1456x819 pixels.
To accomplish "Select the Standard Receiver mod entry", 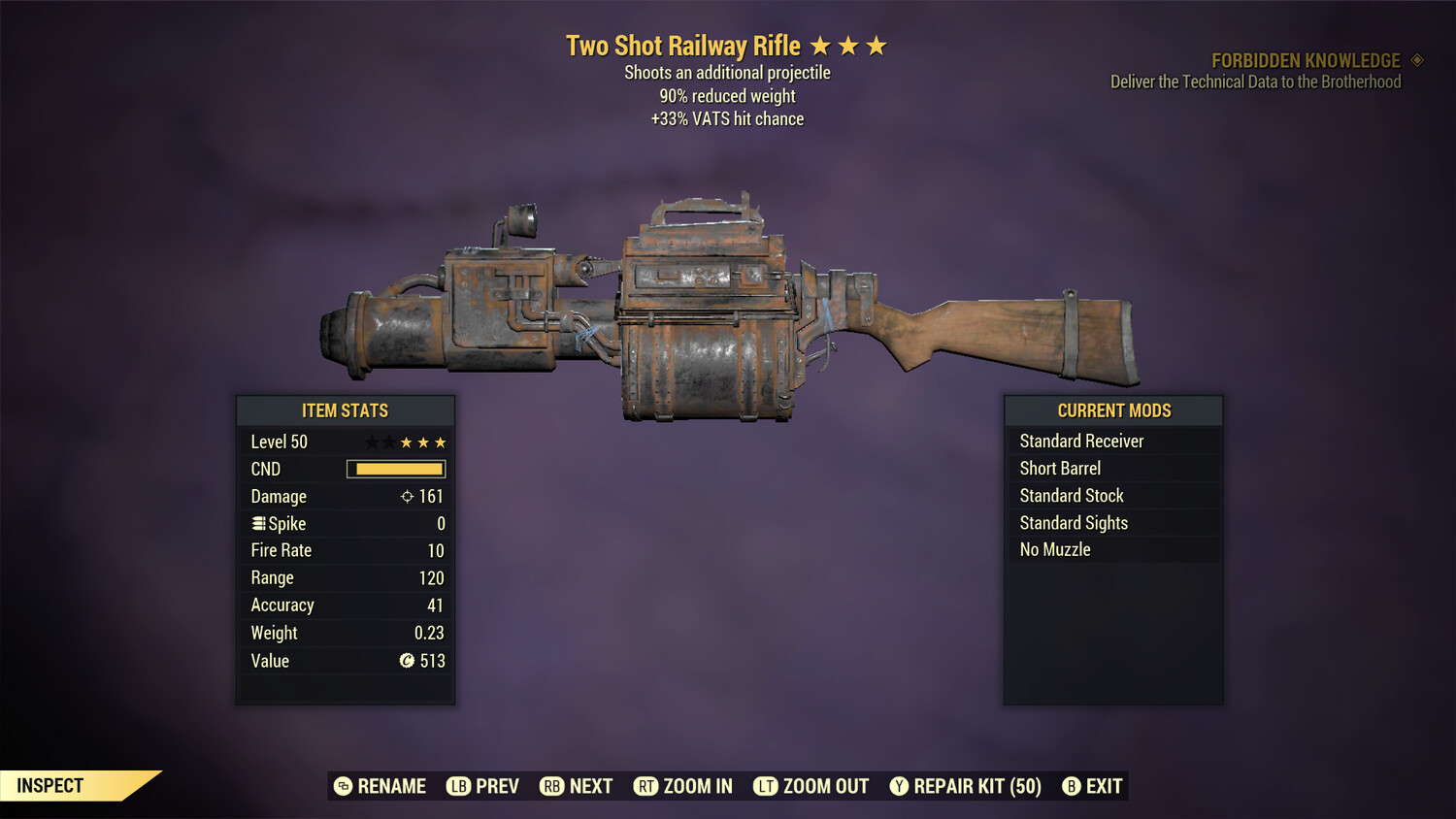I will pos(1081,441).
